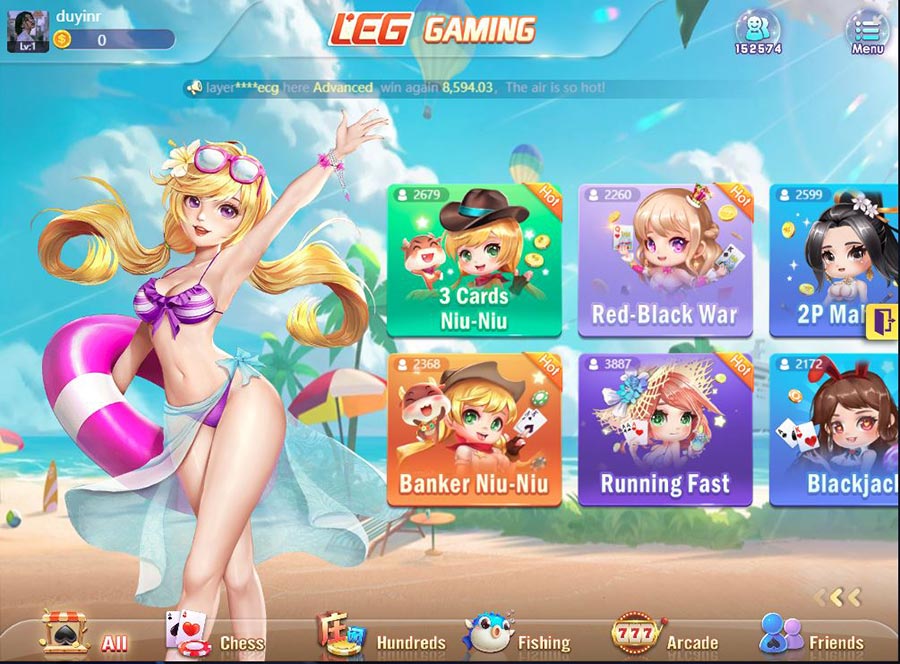
Task: Open the Blackjack game tile
Action: tap(835, 430)
